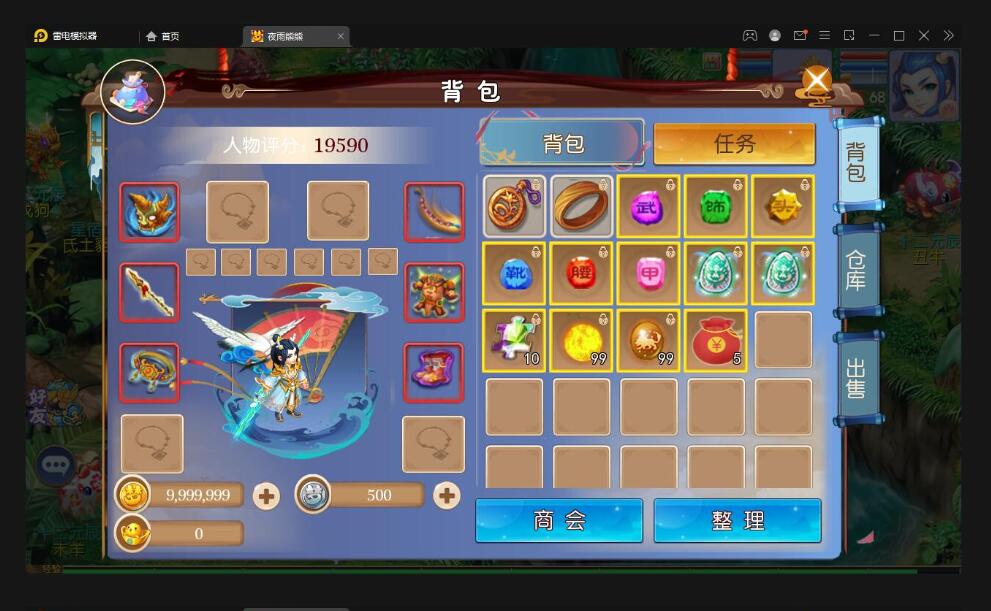Inspect the equipped purple boots slot
This screenshot has height=611, width=991.
434,372
